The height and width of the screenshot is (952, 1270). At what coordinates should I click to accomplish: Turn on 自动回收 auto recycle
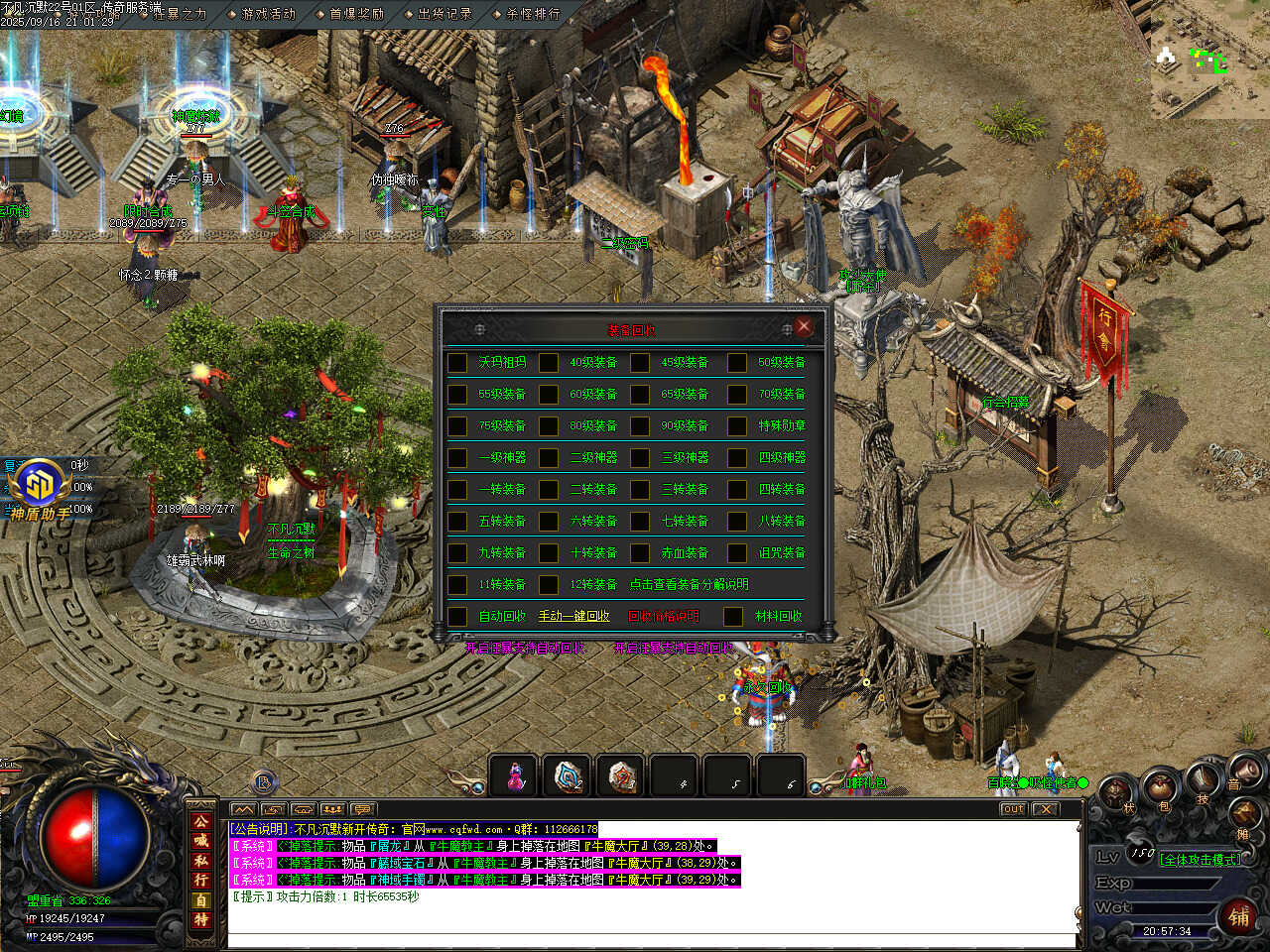(457, 617)
